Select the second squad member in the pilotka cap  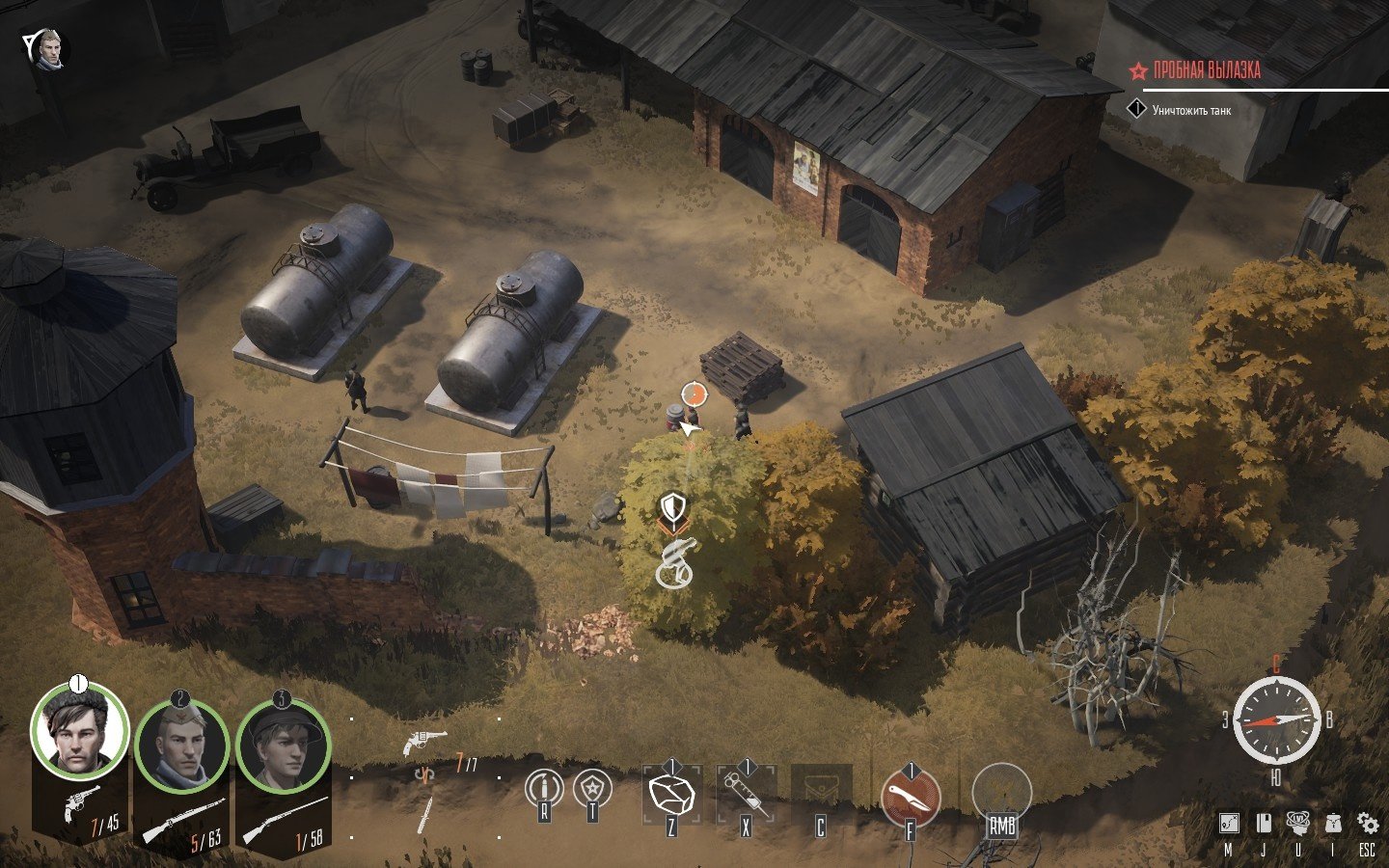[181, 746]
